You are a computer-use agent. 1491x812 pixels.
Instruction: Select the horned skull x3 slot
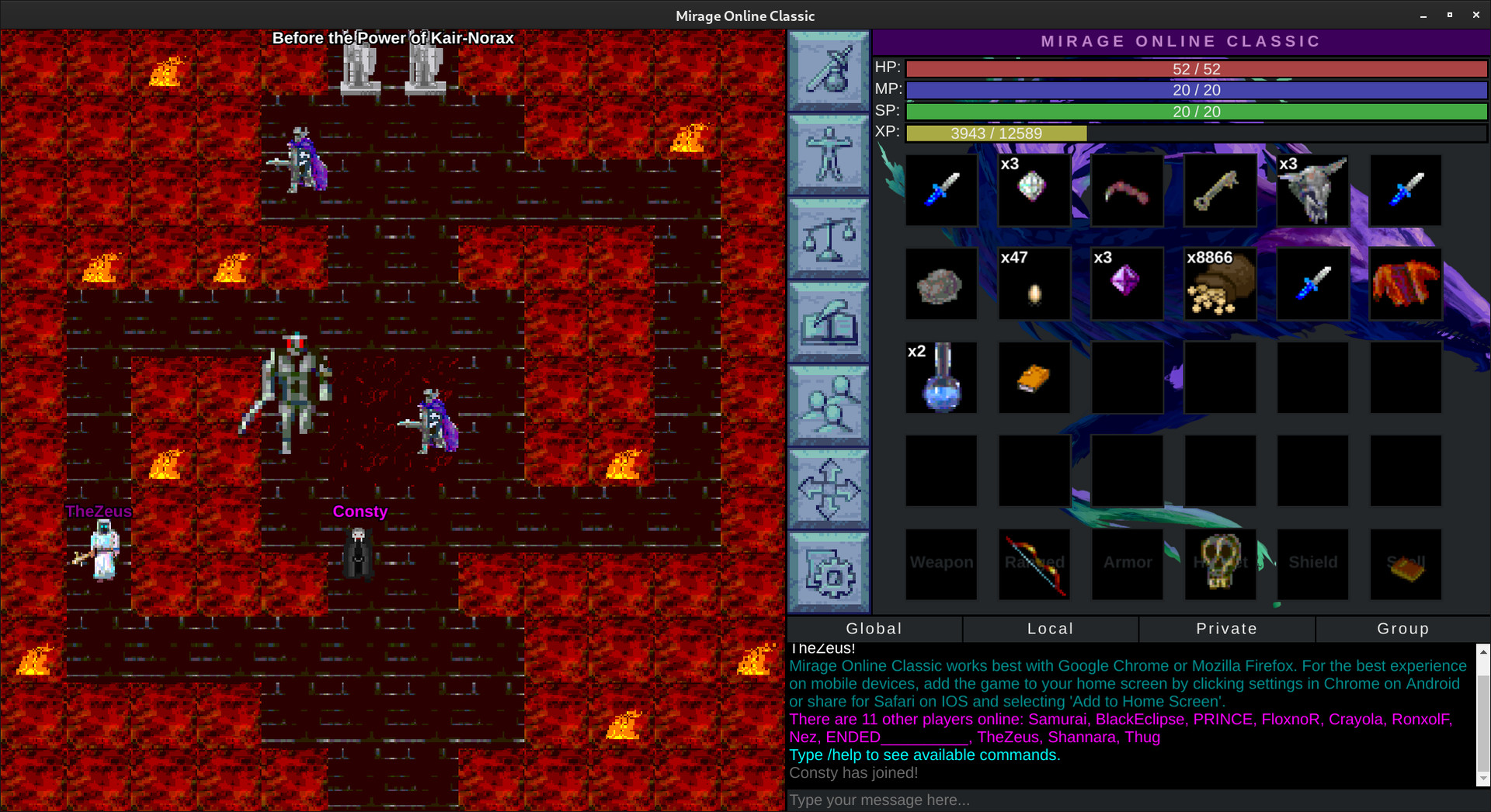pos(1313,190)
